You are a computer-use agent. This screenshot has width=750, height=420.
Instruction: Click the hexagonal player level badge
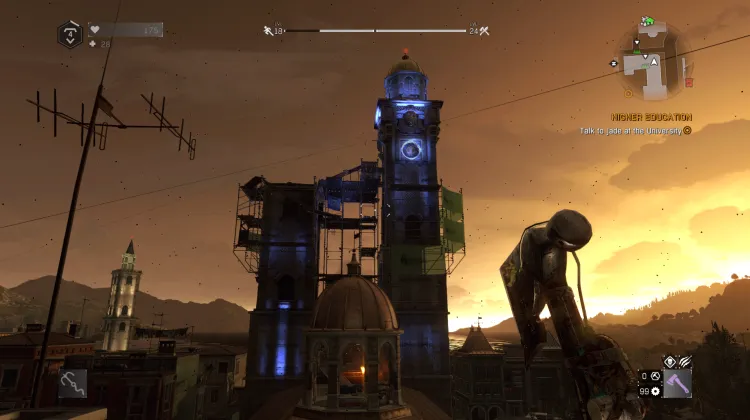(69, 34)
